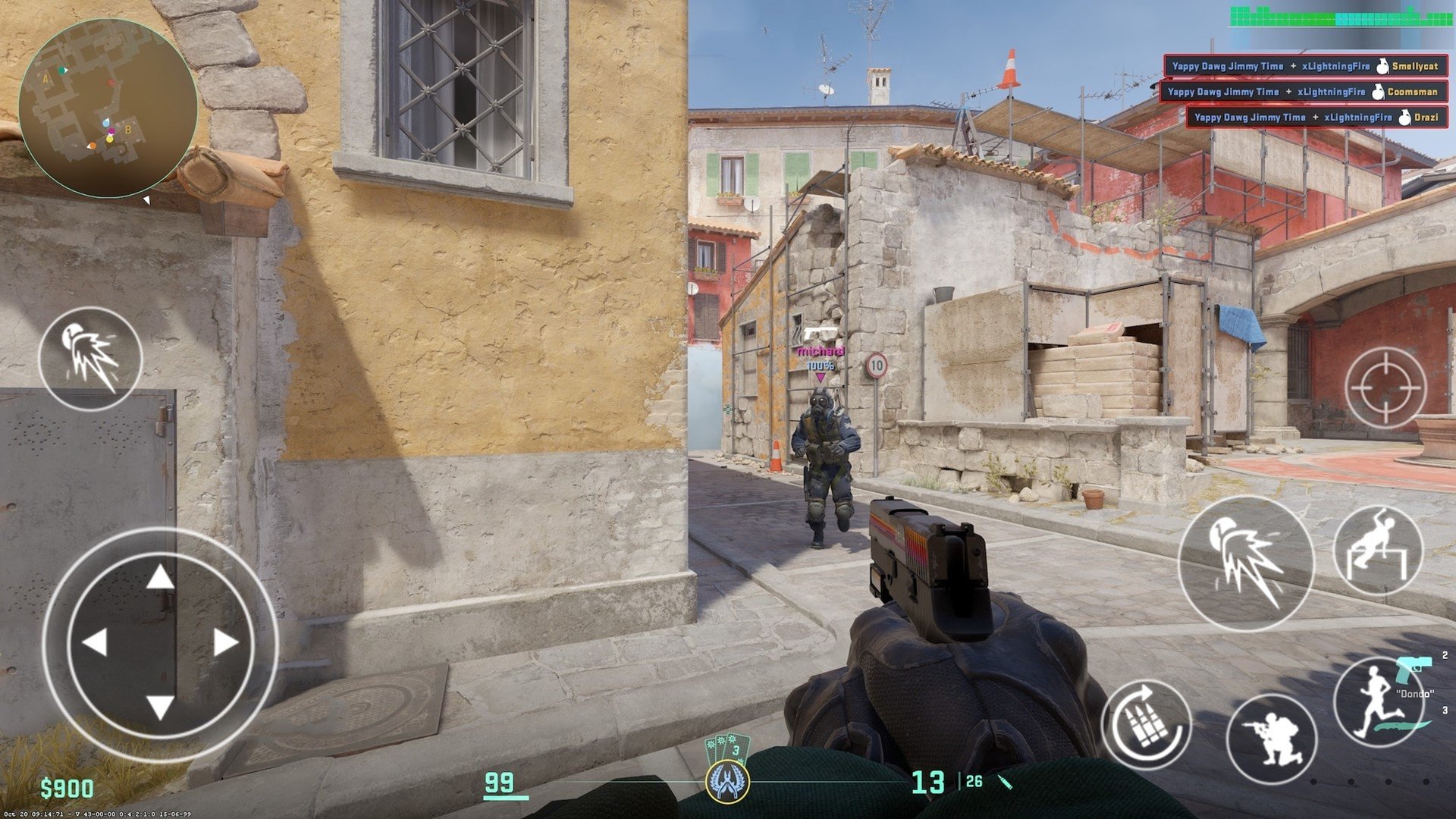Screen dimensions: 1456x819
Task: Aim with the crosshair scope button
Action: click(x=1385, y=388)
